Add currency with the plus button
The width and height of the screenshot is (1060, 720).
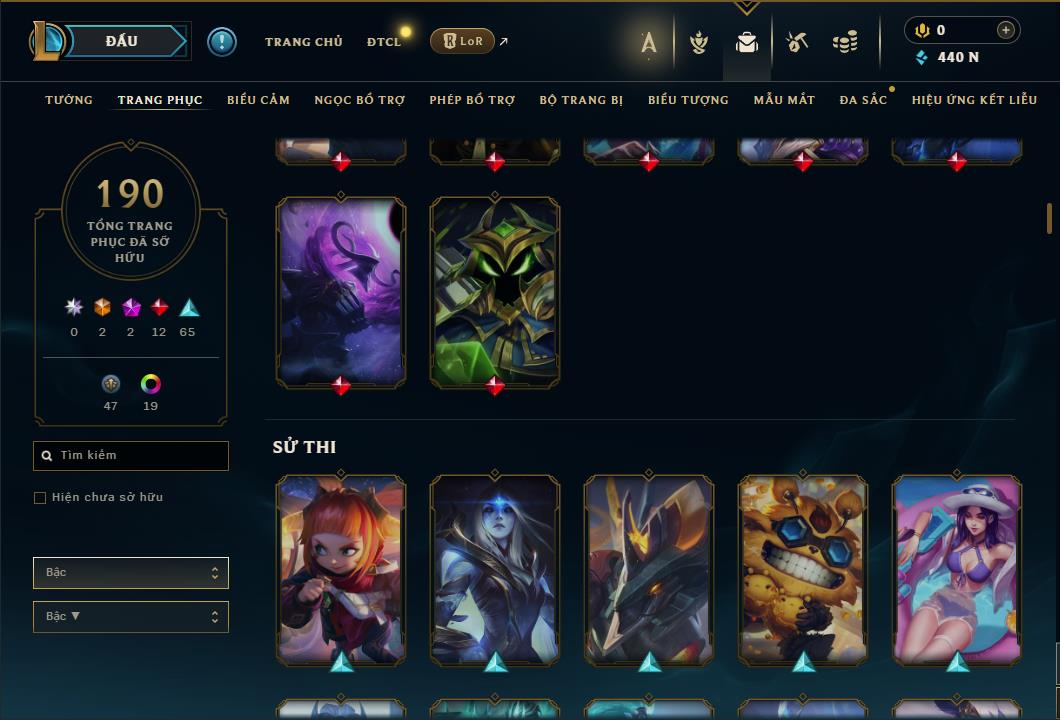click(1006, 30)
